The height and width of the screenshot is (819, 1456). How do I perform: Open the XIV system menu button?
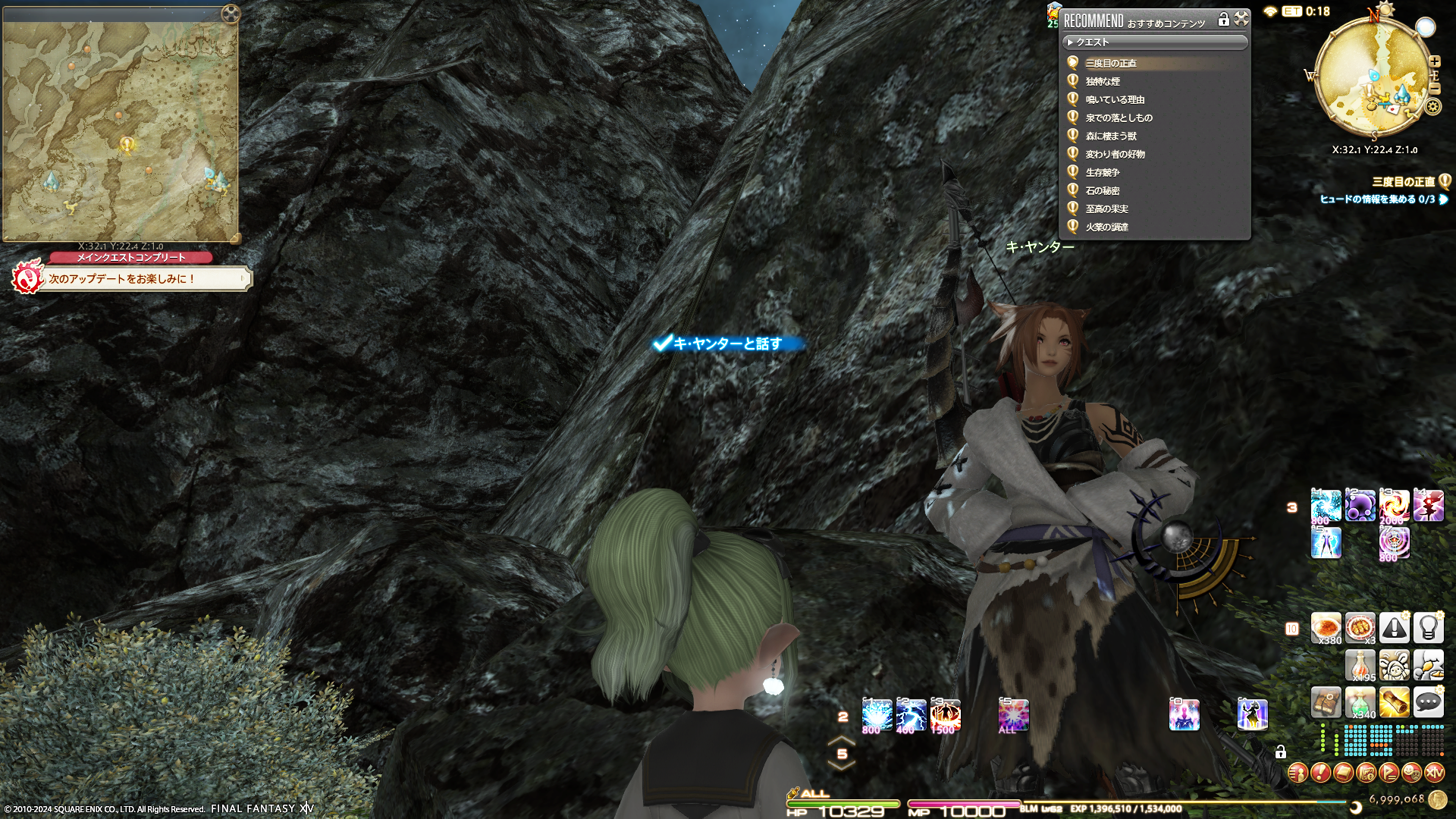pos(1434,773)
